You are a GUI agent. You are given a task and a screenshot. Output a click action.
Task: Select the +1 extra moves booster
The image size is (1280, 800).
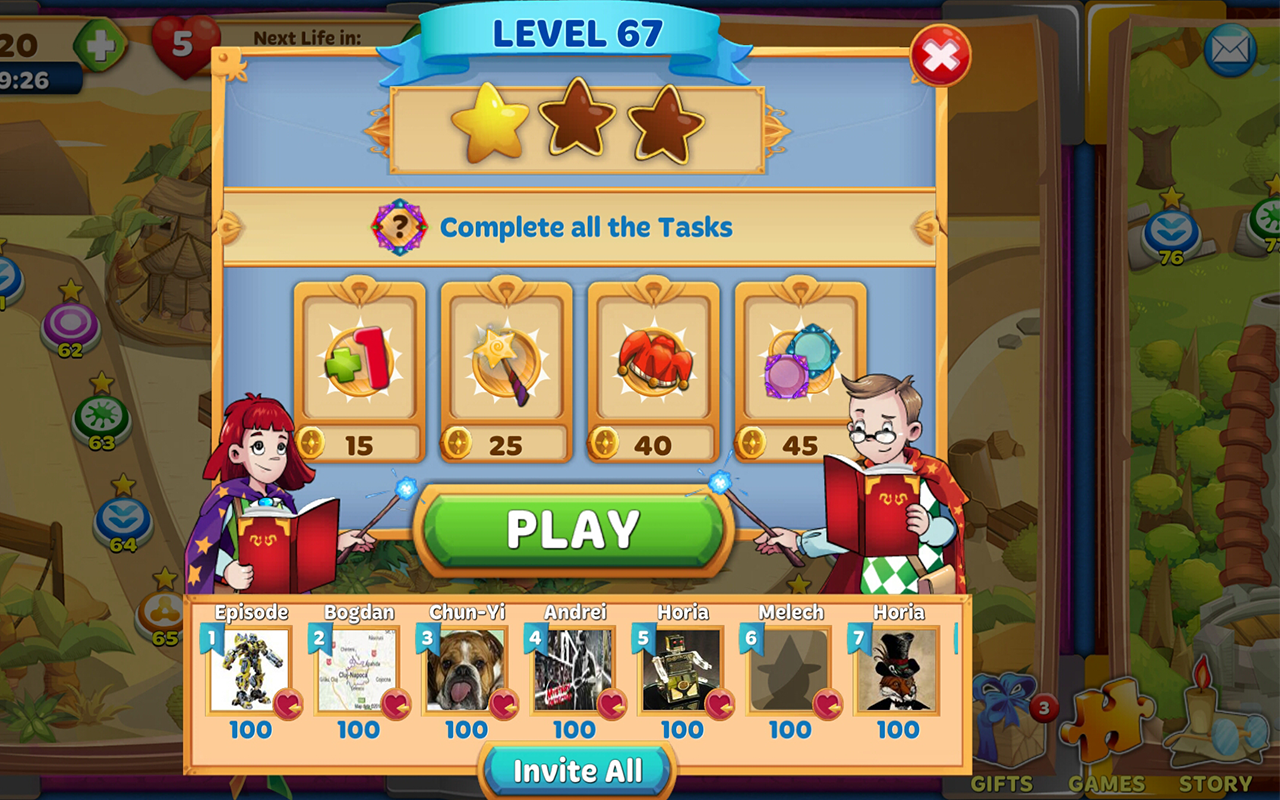coord(360,365)
